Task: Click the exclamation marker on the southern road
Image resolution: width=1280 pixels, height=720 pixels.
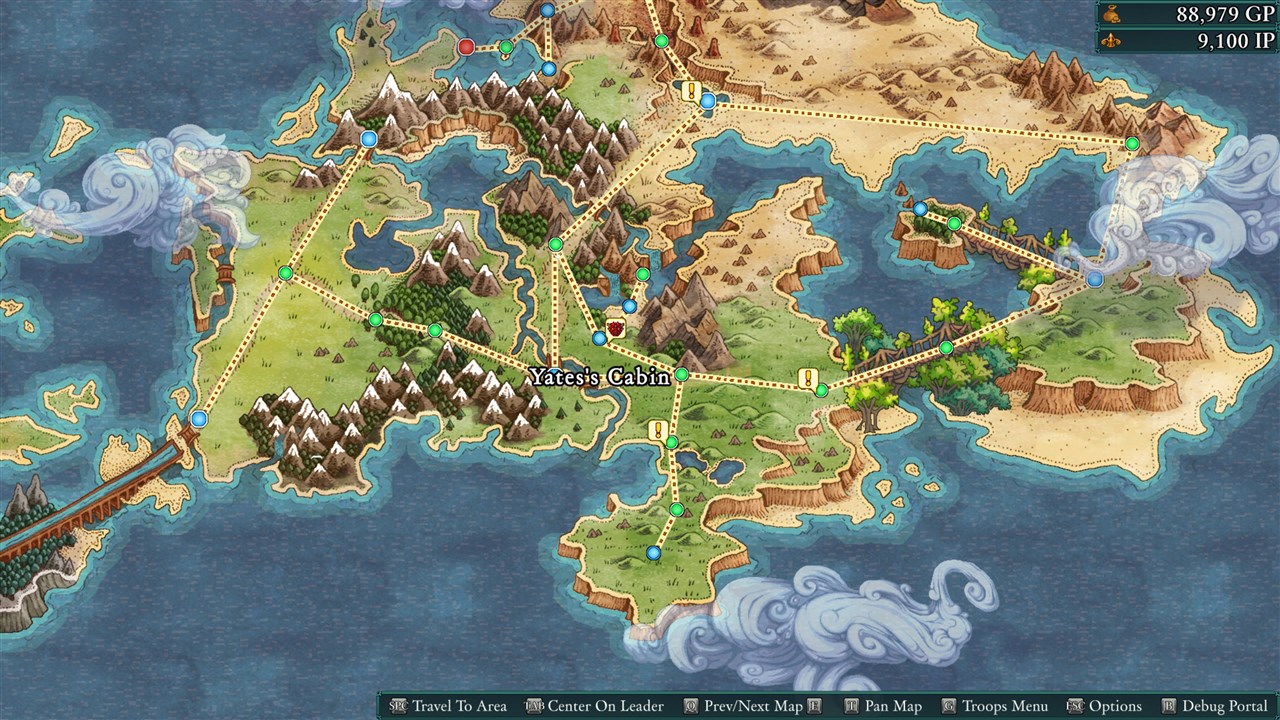Action: coord(658,430)
